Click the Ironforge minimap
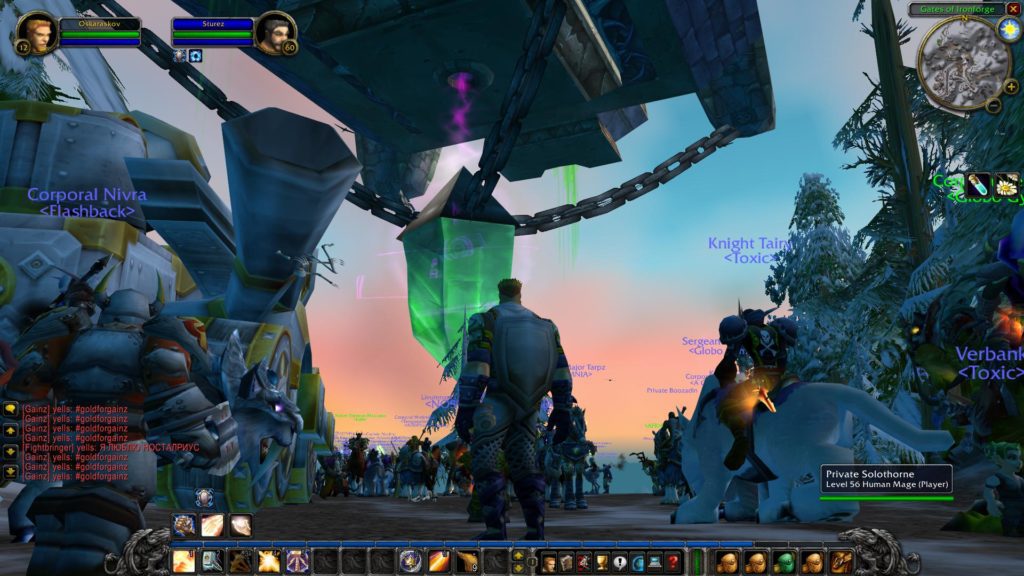Screen dimensions: 1024x576 pos(957,60)
